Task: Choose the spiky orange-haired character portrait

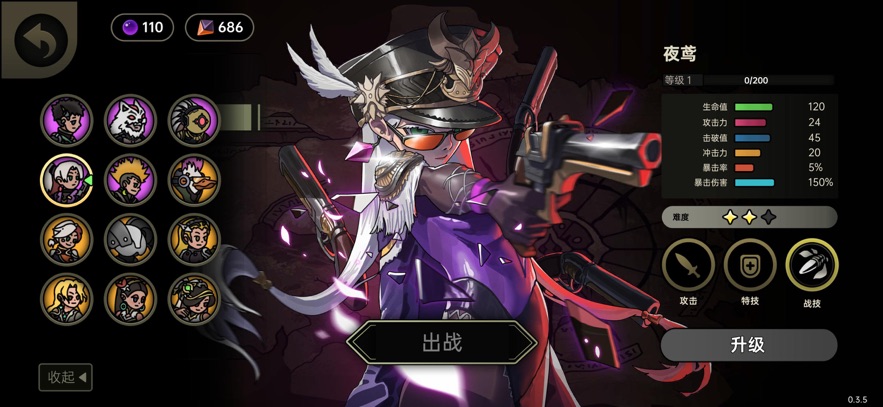Action: click(130, 179)
